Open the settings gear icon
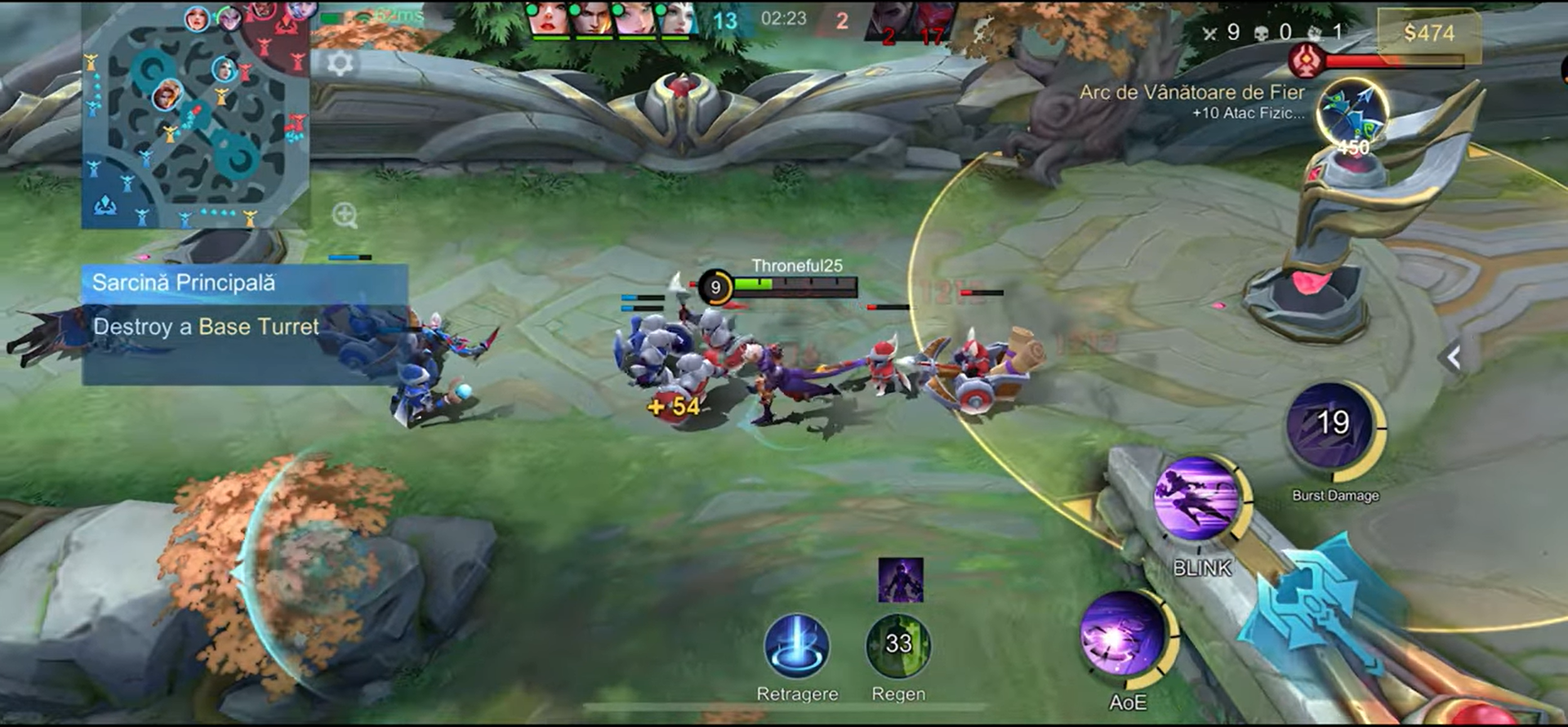The height and width of the screenshot is (727, 1568). (x=341, y=63)
